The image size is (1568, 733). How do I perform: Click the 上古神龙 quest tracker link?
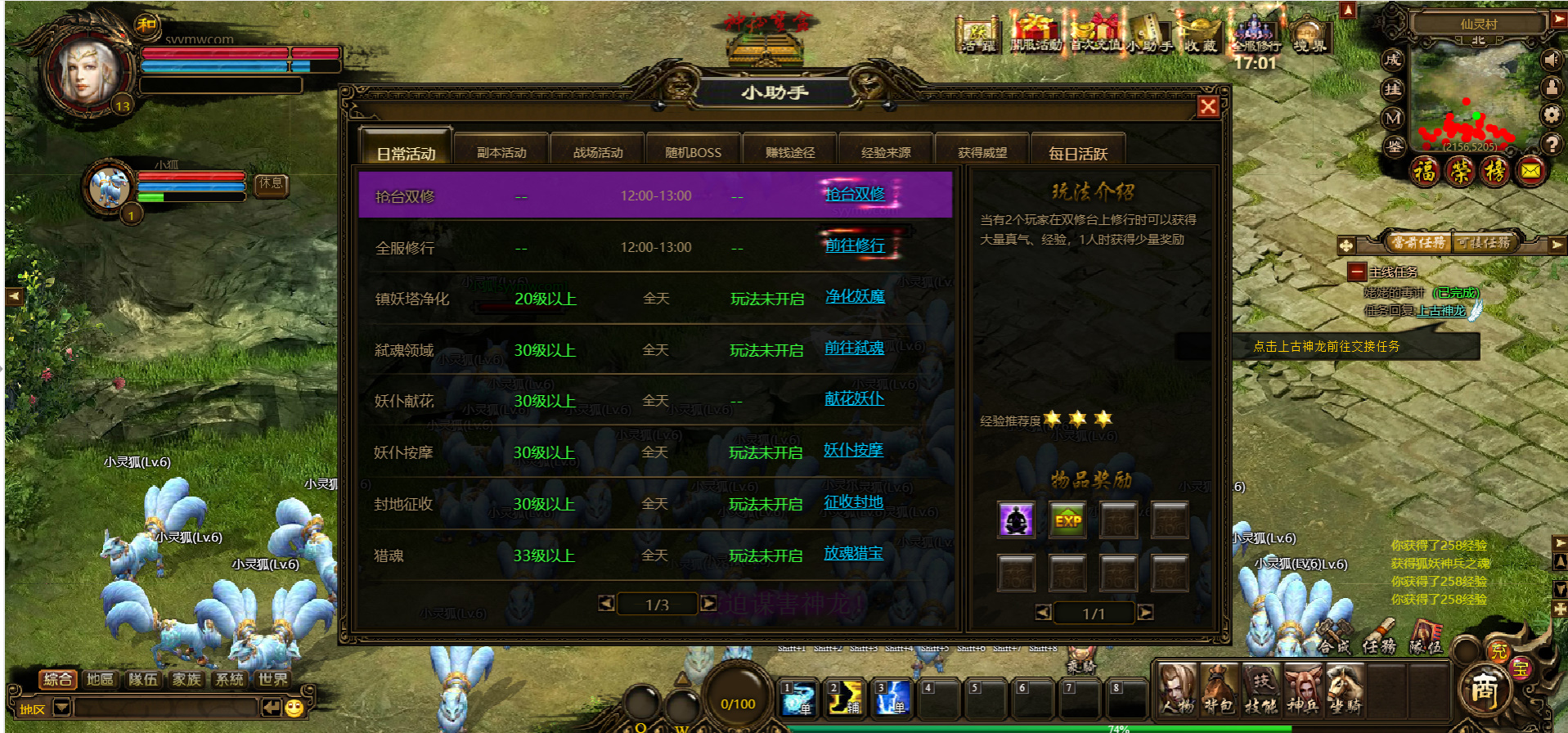point(1441,311)
